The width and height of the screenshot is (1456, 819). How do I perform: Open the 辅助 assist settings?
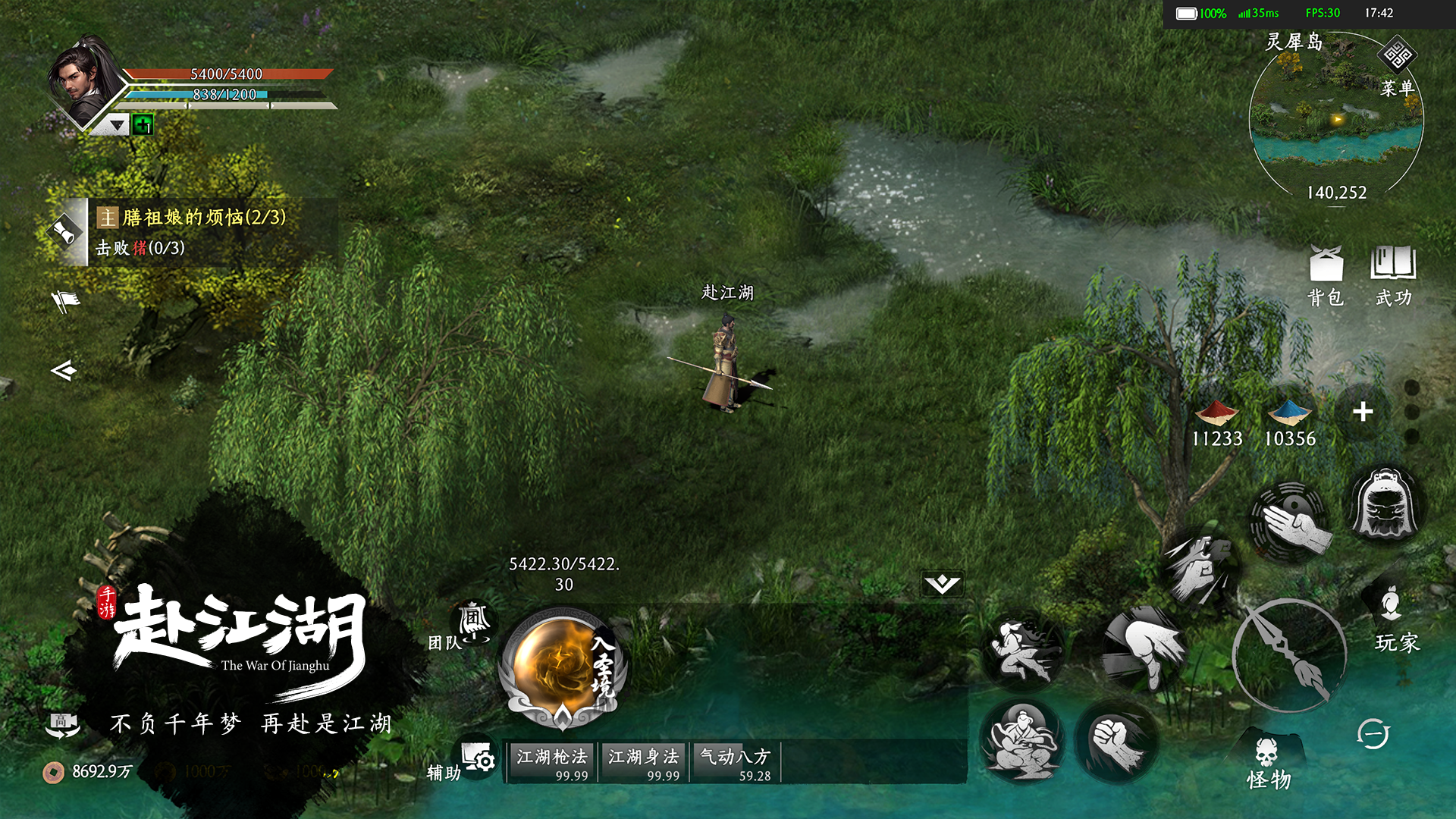(x=464, y=762)
